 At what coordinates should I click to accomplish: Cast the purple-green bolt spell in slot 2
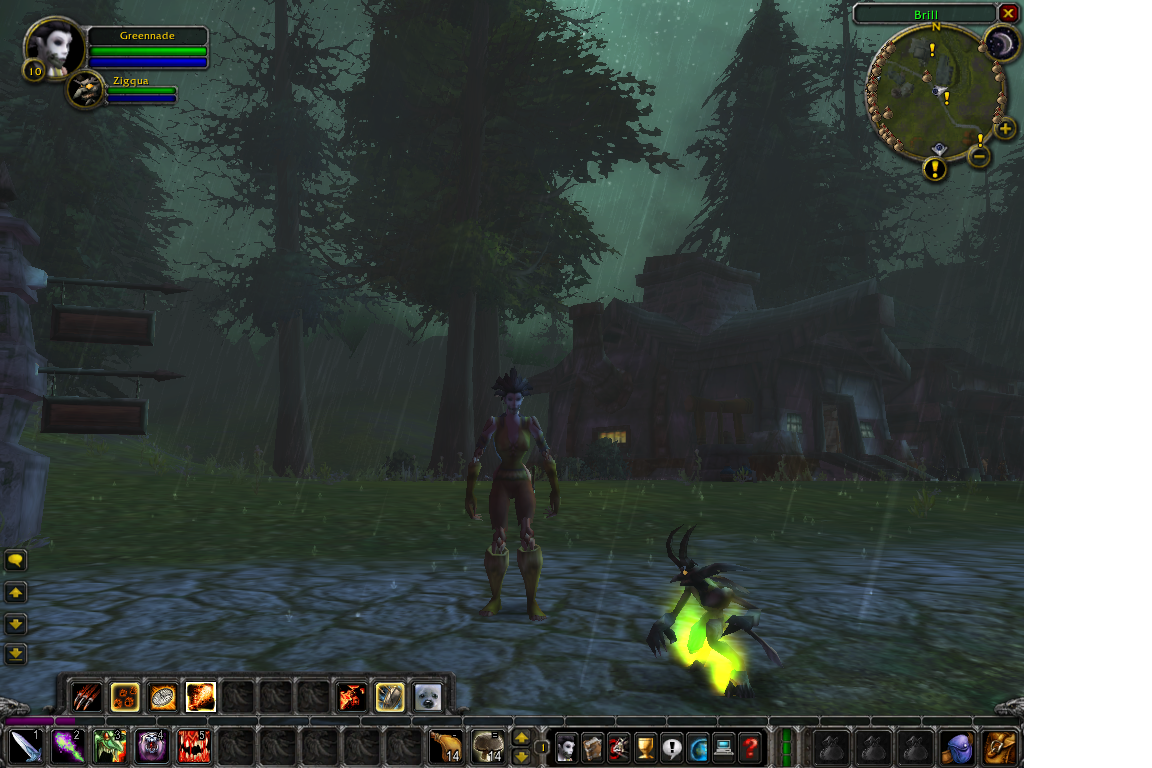(x=67, y=746)
